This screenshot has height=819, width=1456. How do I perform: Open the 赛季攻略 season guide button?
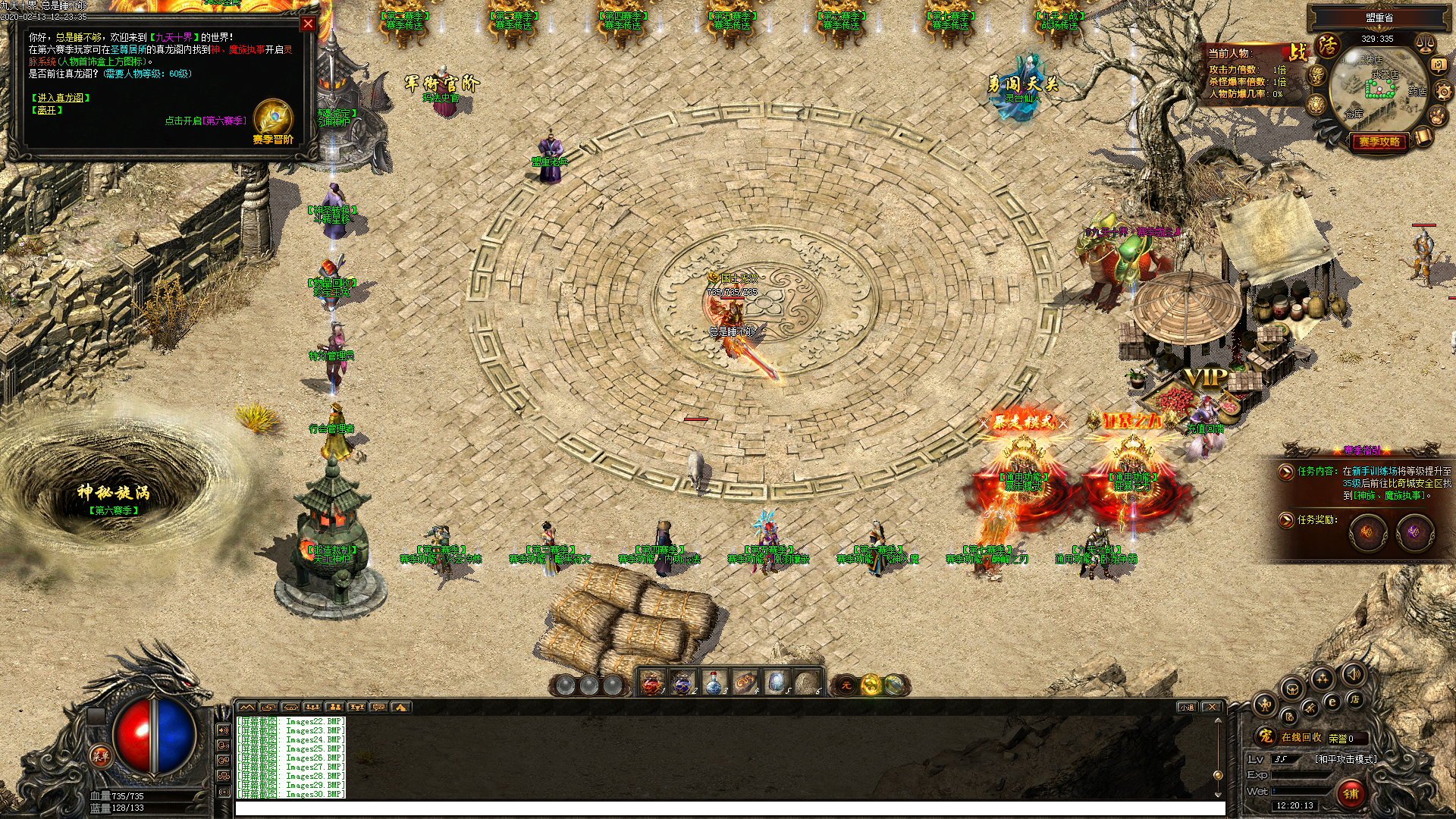pos(1379,142)
